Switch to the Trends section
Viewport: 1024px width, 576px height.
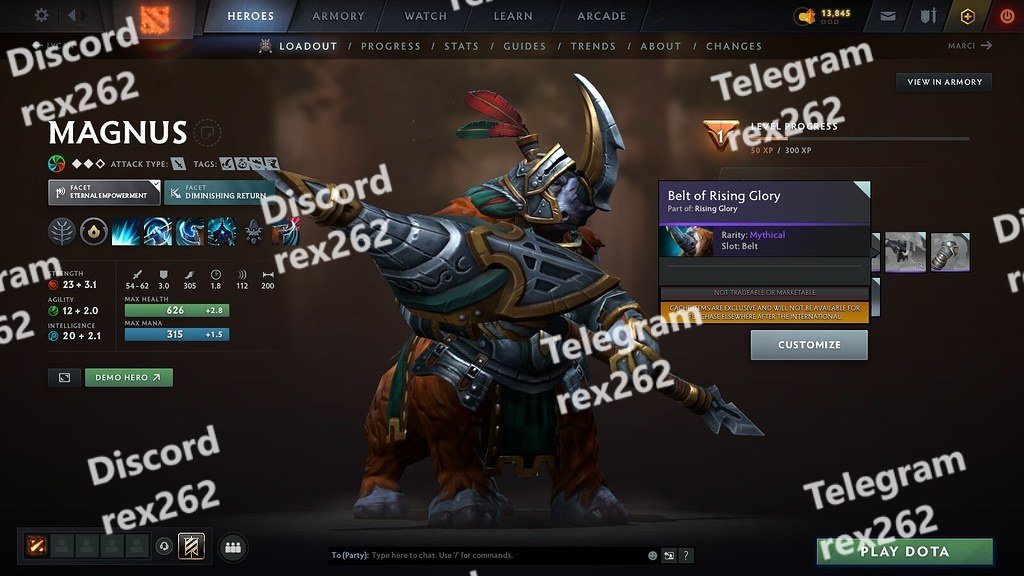click(x=593, y=46)
